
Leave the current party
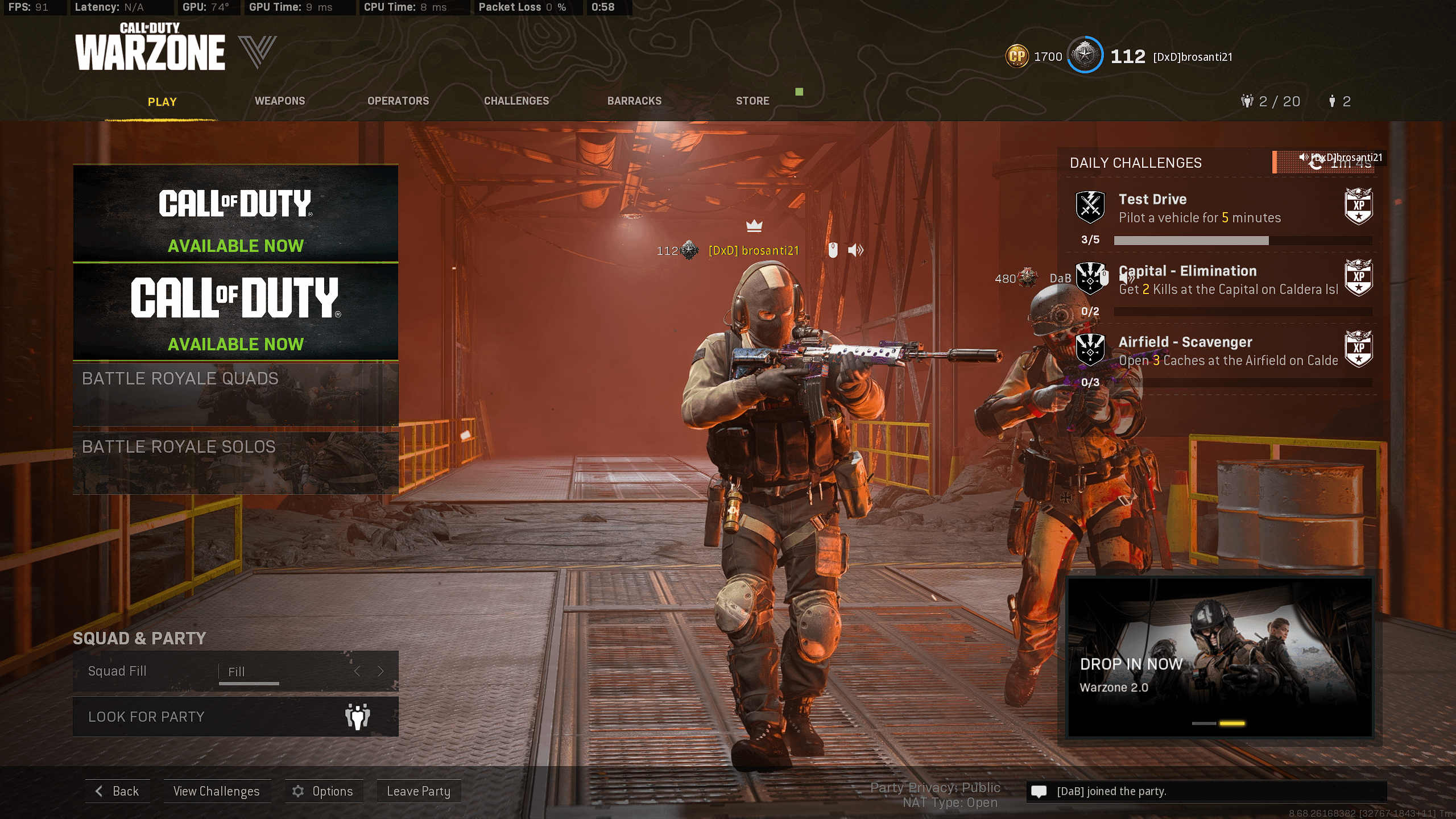tap(419, 791)
